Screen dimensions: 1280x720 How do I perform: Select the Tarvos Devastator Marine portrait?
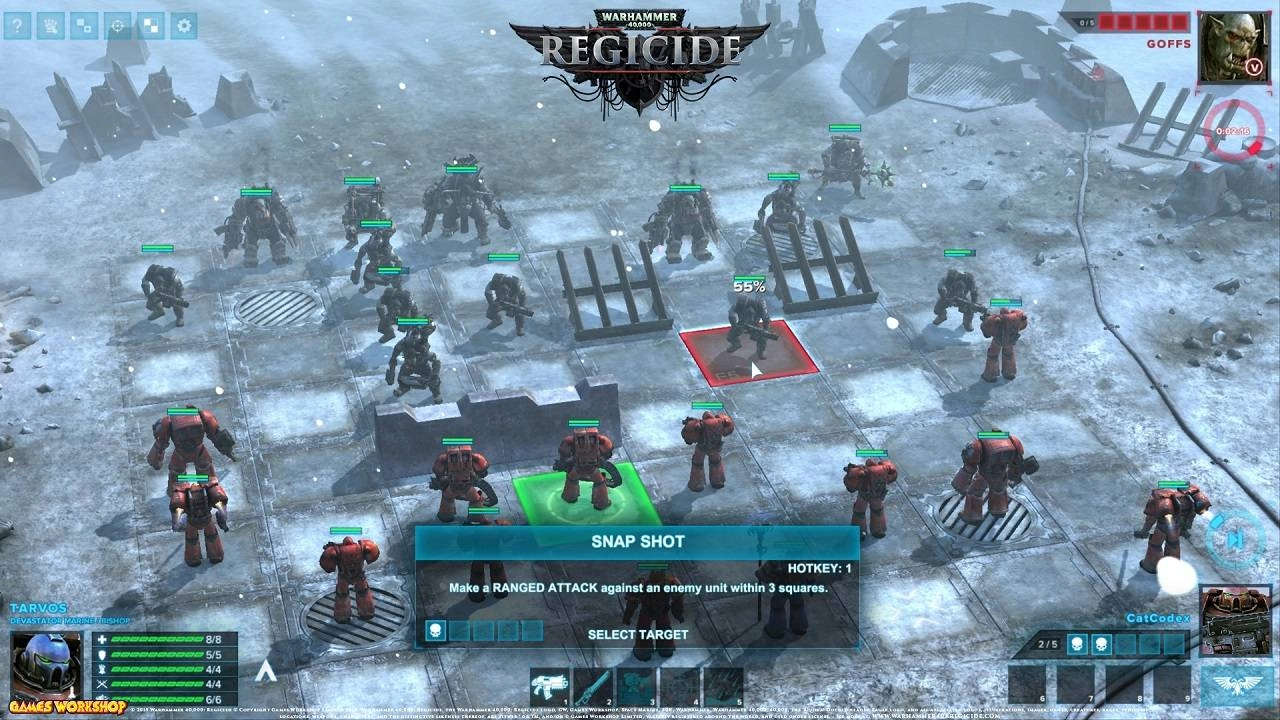[46, 665]
